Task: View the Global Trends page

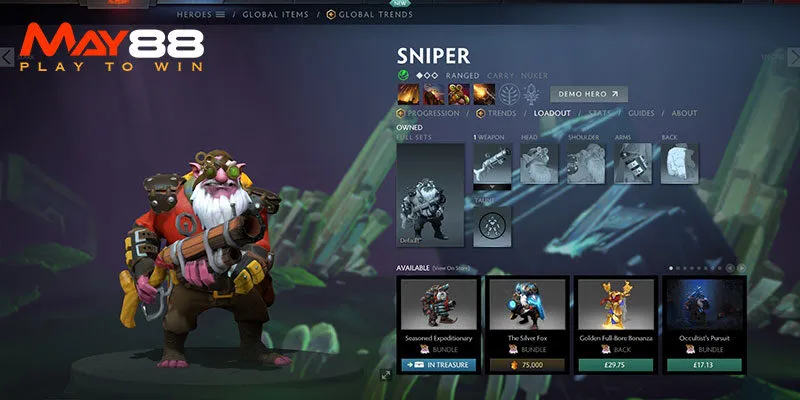Action: pyautogui.click(x=375, y=14)
